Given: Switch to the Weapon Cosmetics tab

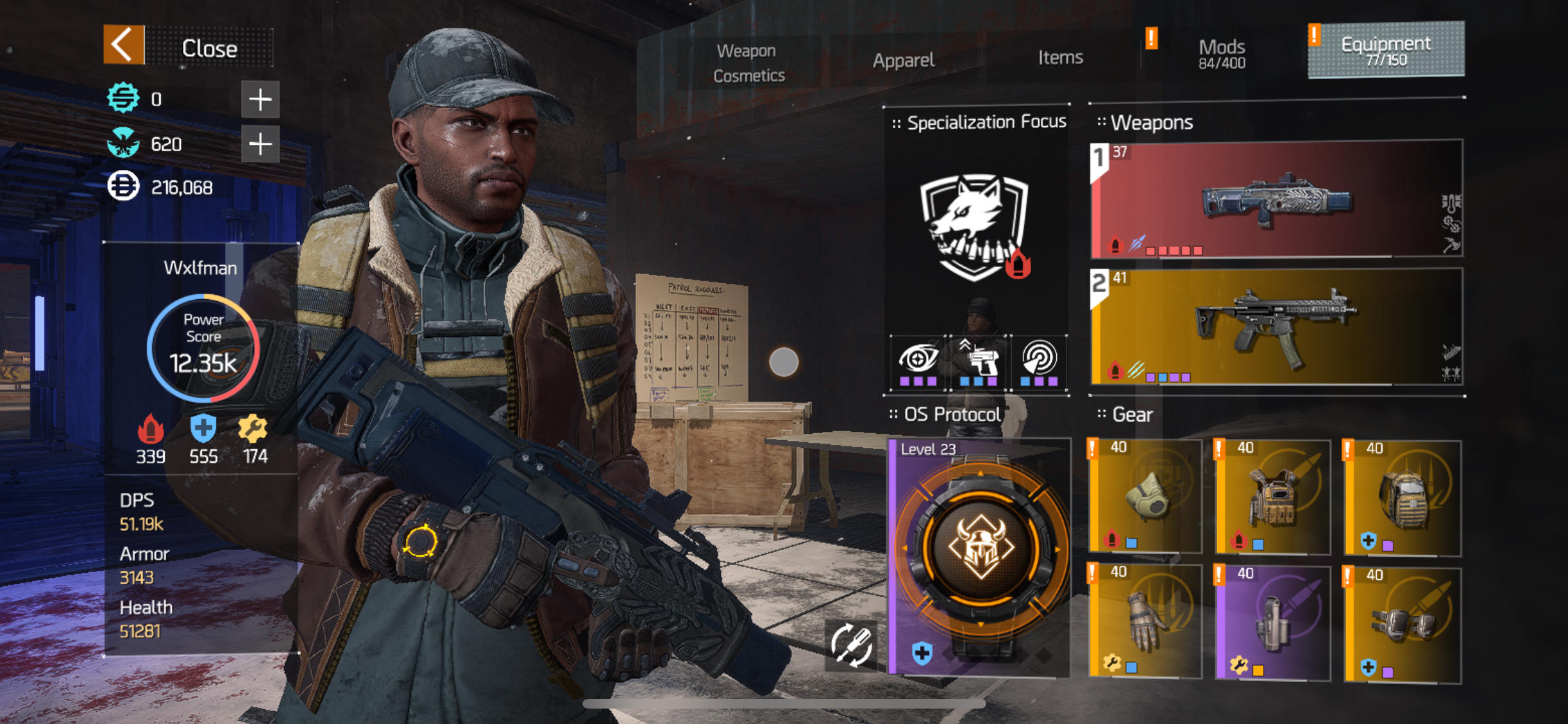Looking at the screenshot, I should tap(748, 63).
